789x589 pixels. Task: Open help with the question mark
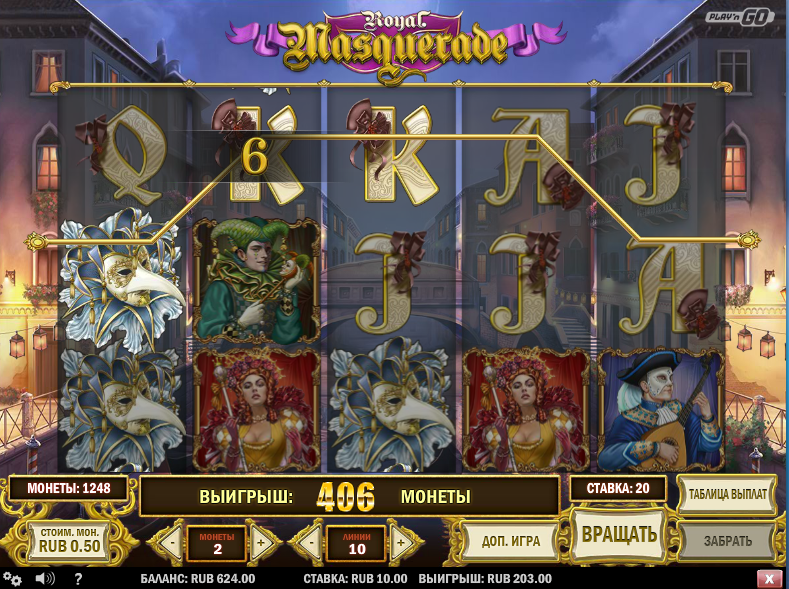[x=77, y=578]
